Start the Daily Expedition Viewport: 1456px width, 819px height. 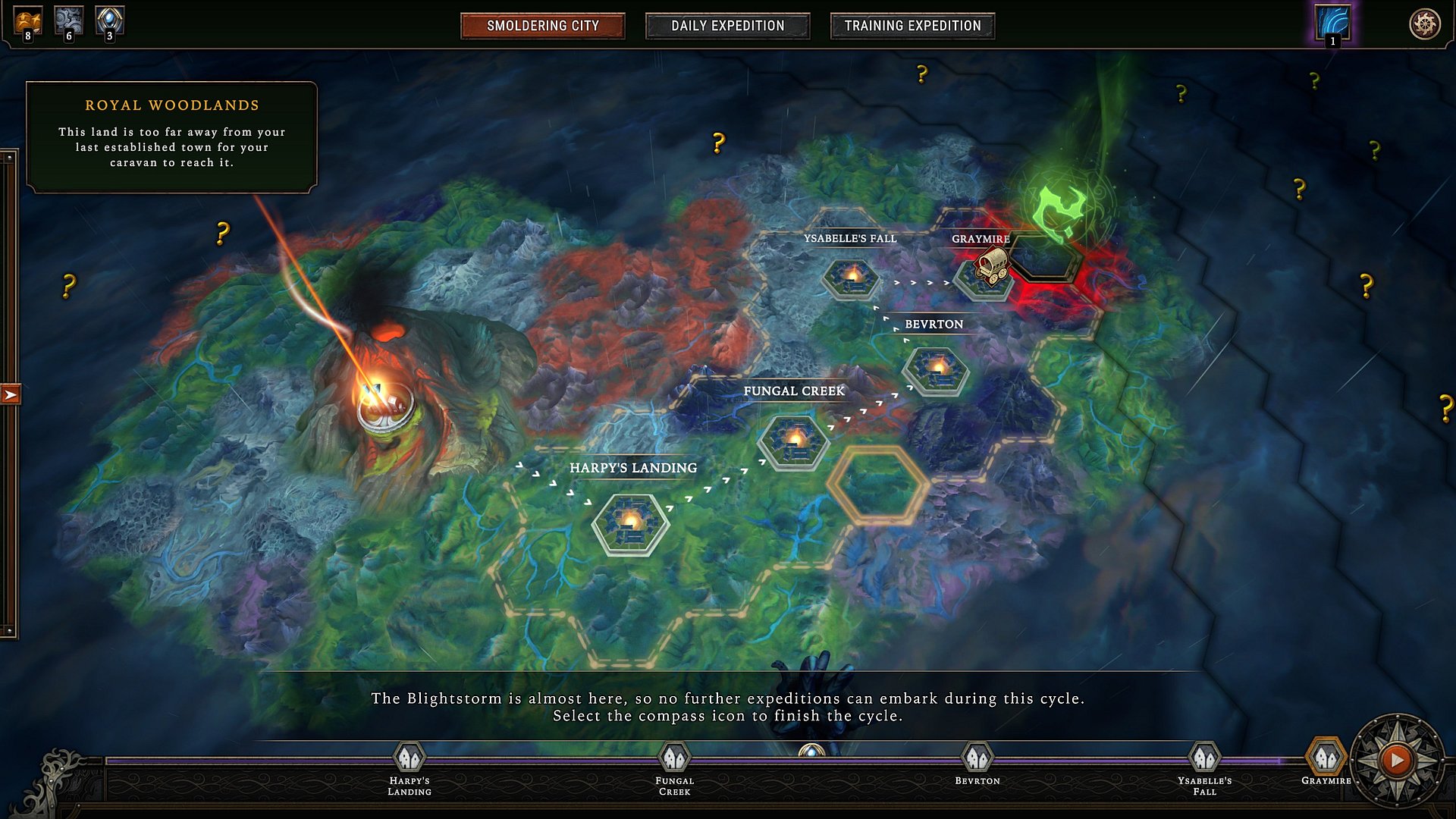click(x=727, y=26)
